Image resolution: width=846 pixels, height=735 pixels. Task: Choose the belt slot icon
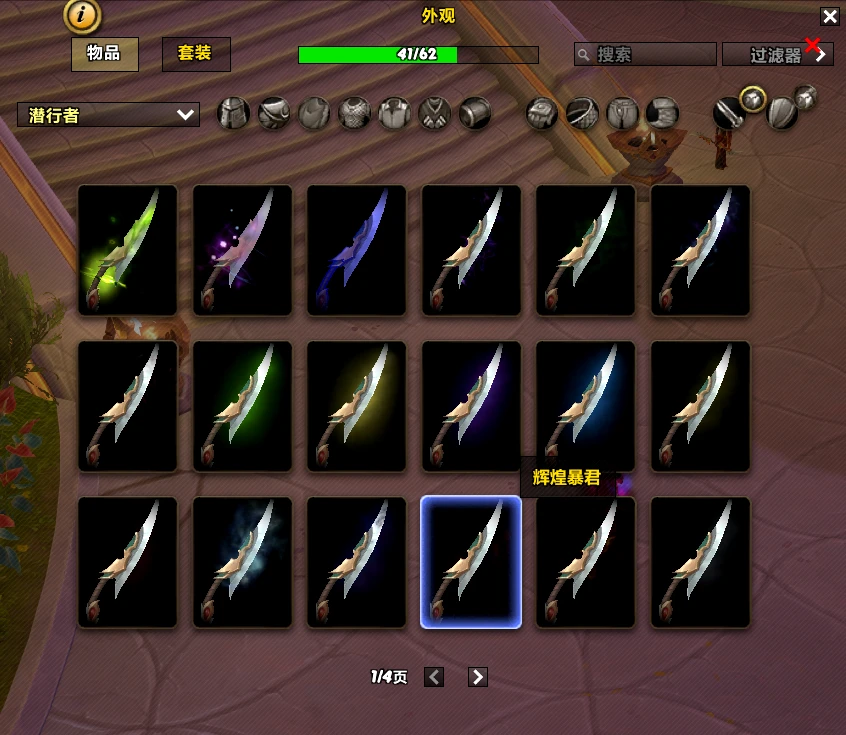click(x=582, y=113)
